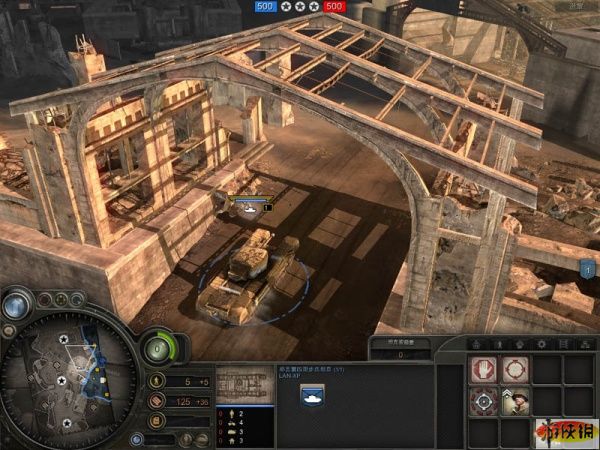This screenshot has width=600, height=450.
Task: Select the stop command hand icon
Action: pyautogui.click(x=483, y=370)
